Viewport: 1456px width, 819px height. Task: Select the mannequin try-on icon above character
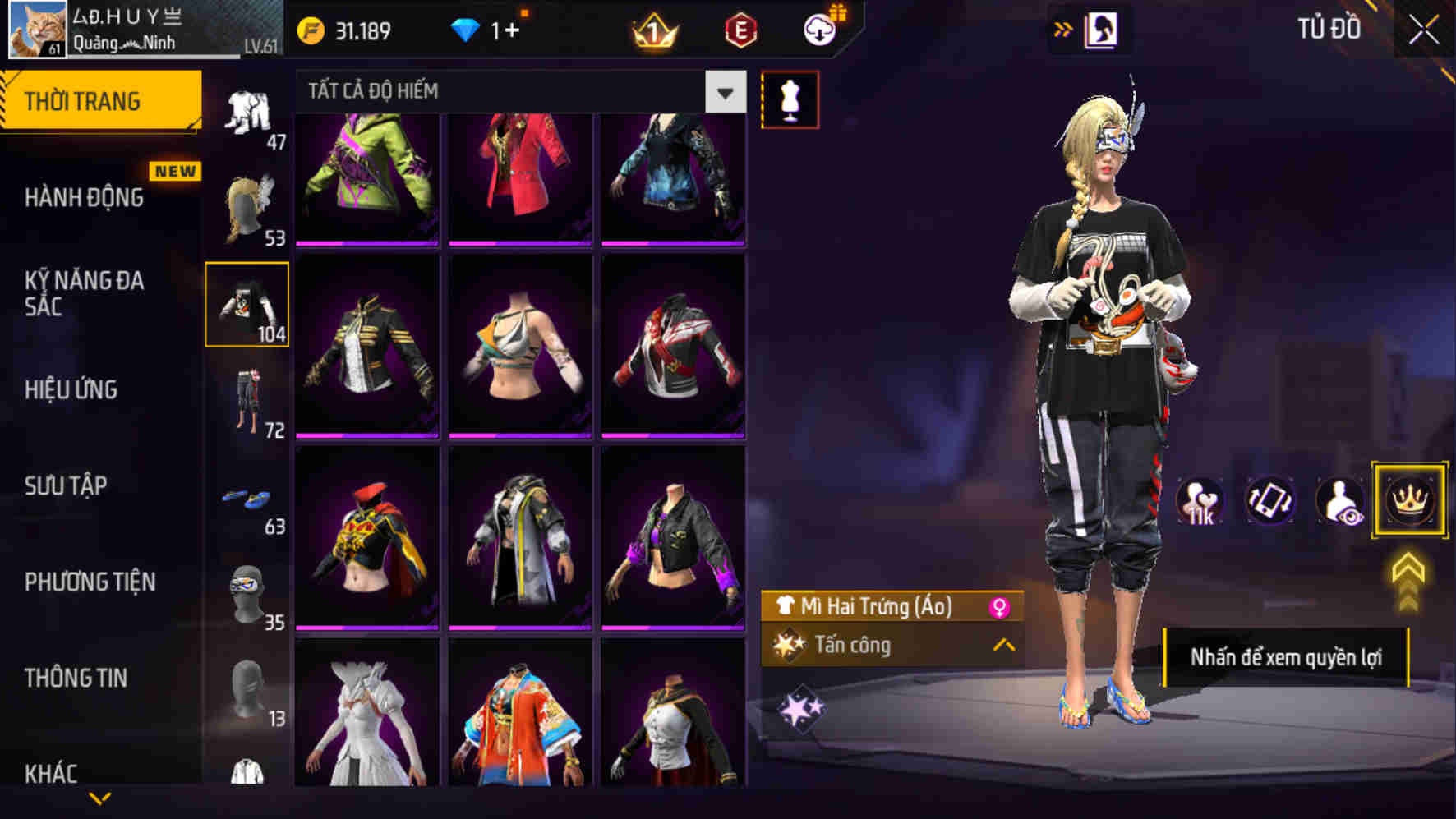pyautogui.click(x=790, y=98)
